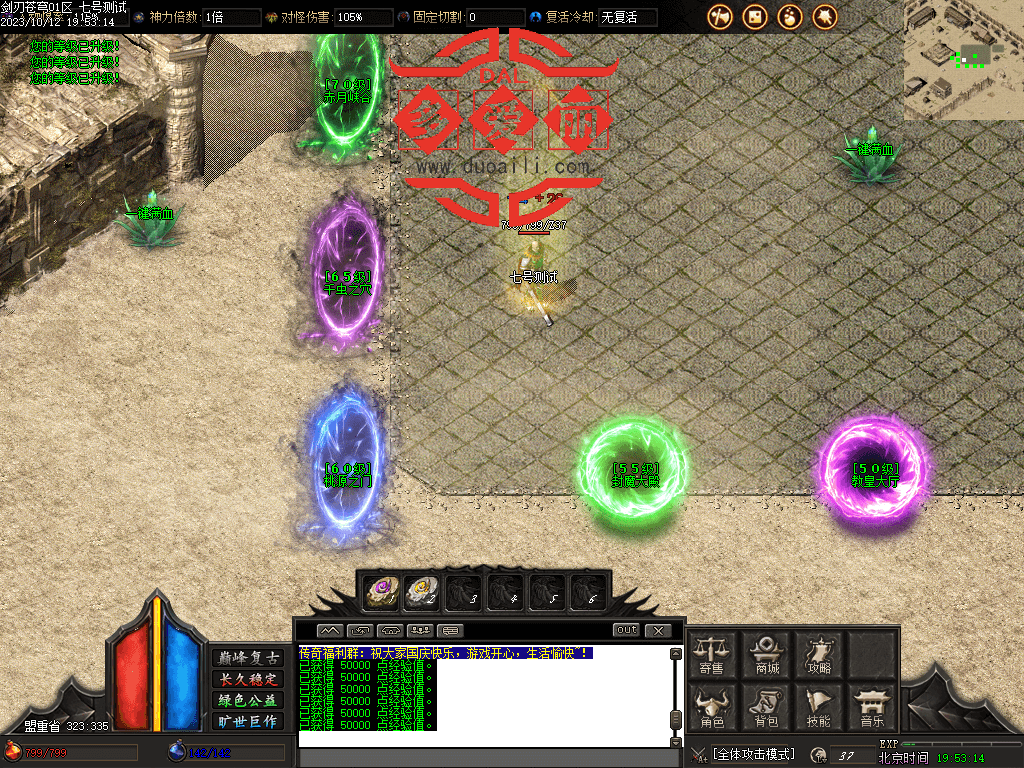Open the 角色 character sheet
This screenshot has height=768, width=1024.
pyautogui.click(x=712, y=706)
